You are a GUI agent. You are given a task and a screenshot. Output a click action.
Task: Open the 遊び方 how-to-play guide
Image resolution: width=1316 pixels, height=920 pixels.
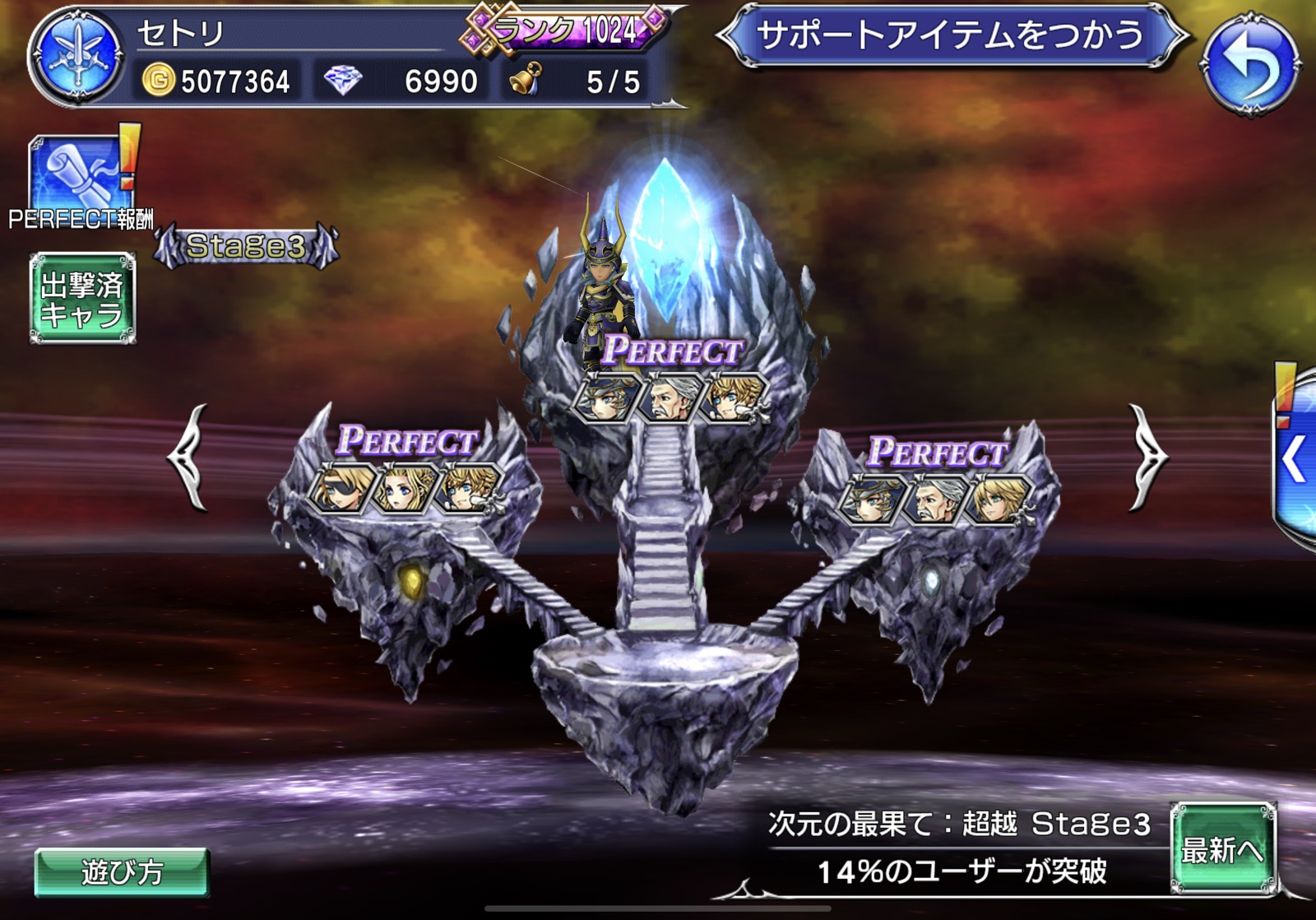[x=122, y=871]
